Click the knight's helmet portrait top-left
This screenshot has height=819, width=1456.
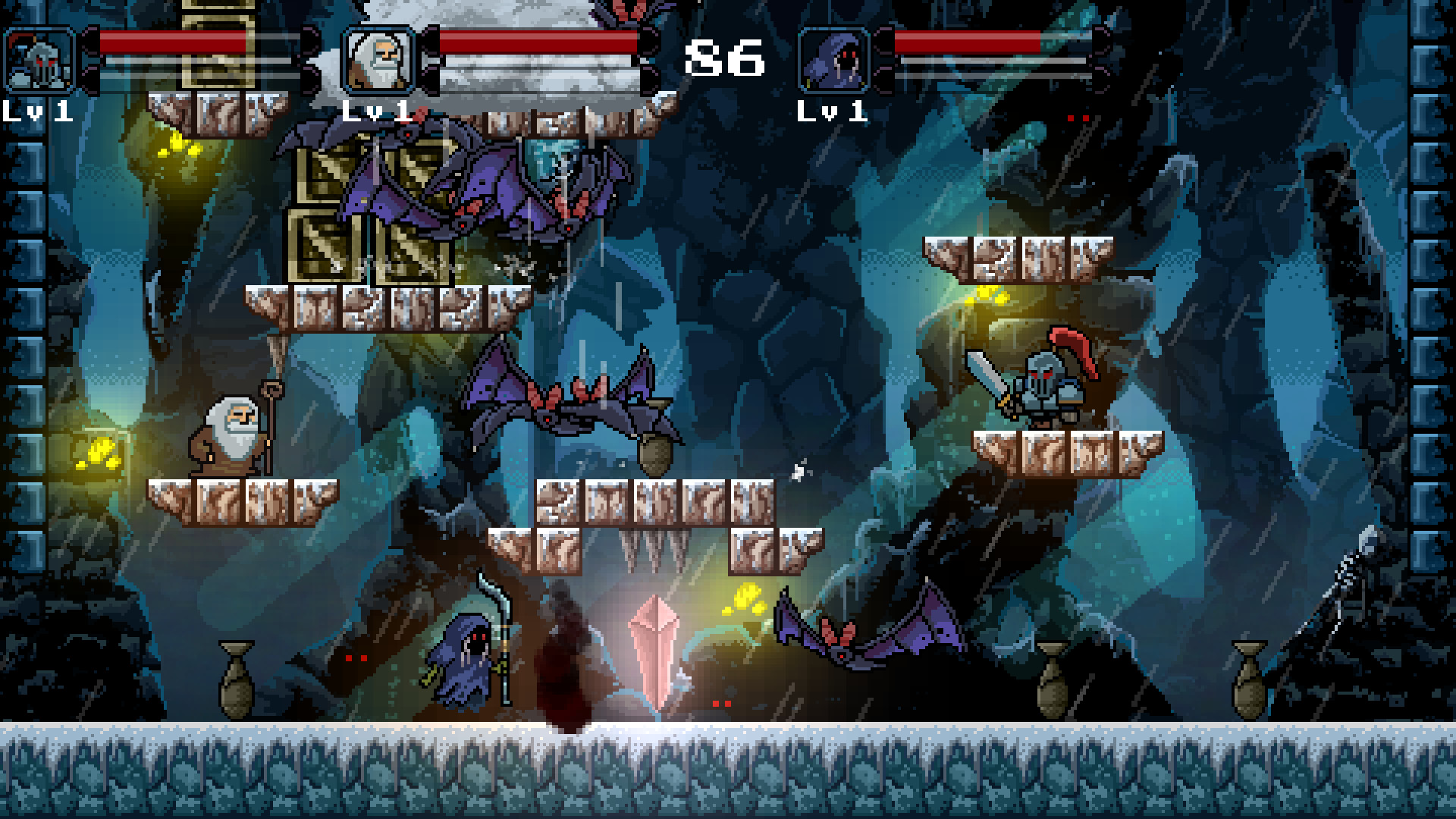tap(39, 57)
